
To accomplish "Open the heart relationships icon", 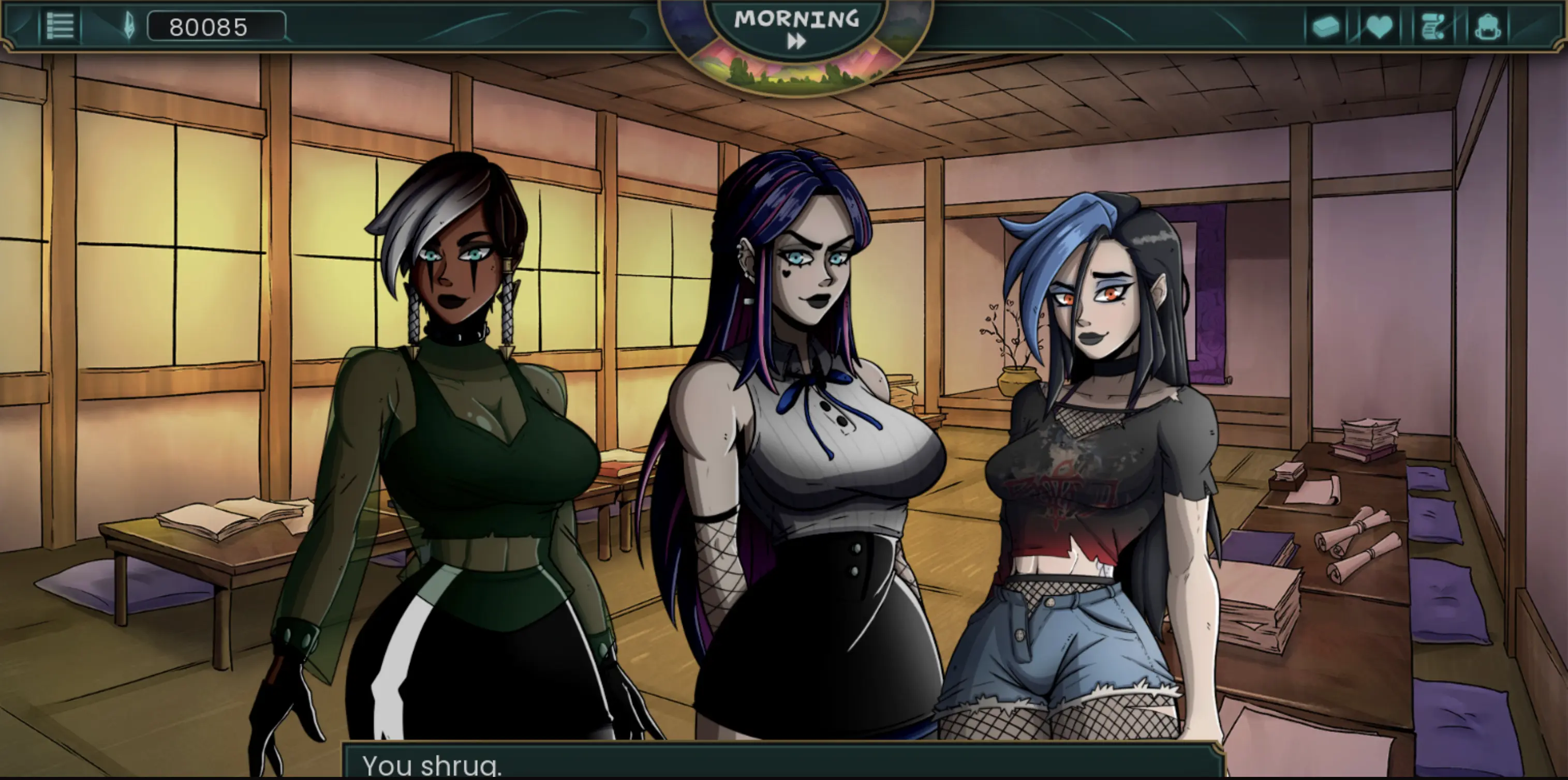I will click(1379, 27).
